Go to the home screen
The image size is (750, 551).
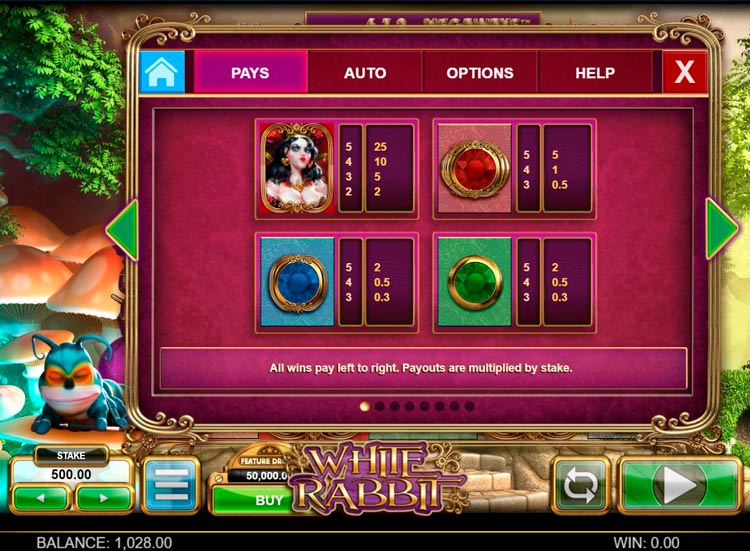[161, 72]
